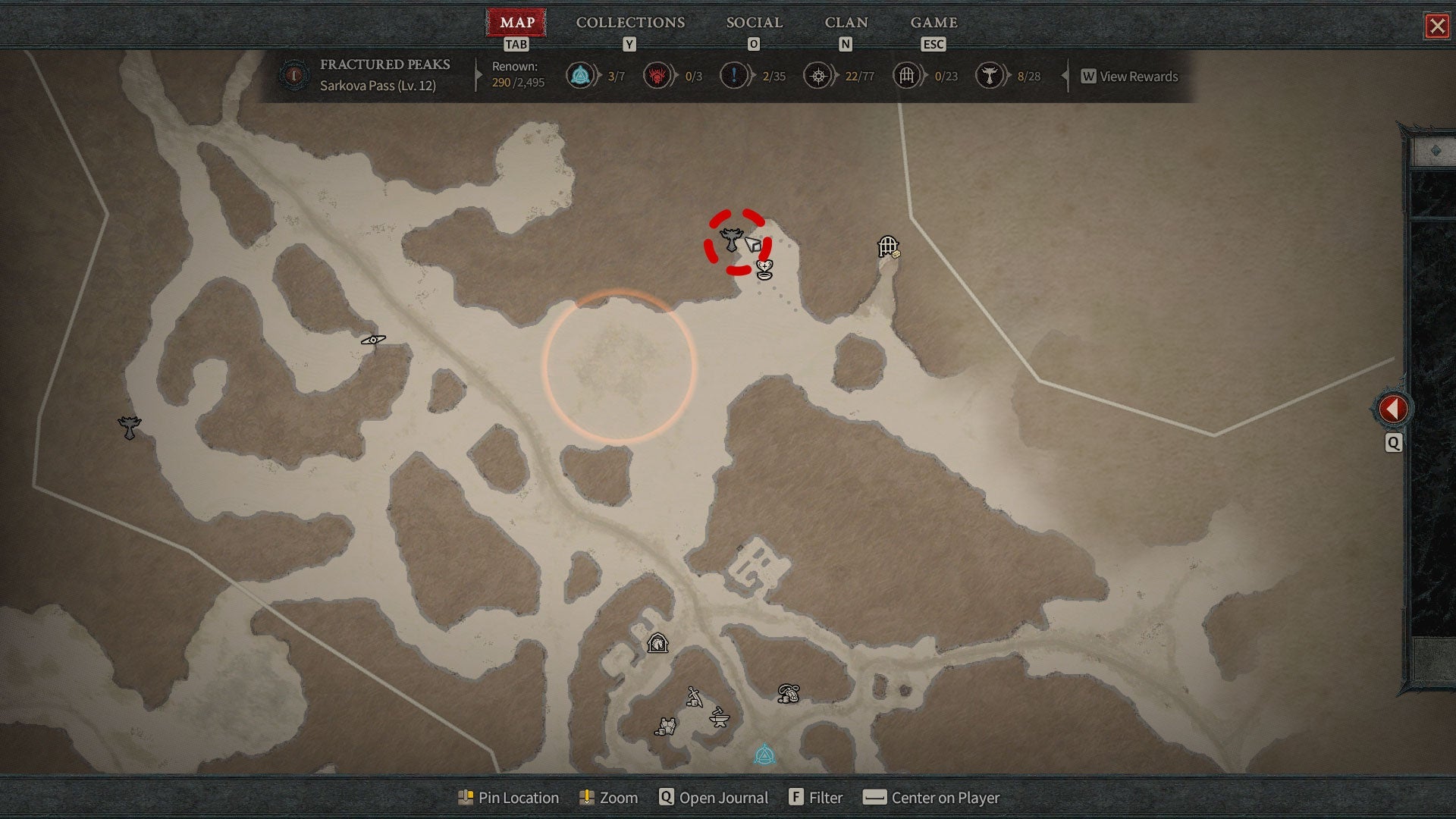Close the map screen with the red X

[1436, 27]
